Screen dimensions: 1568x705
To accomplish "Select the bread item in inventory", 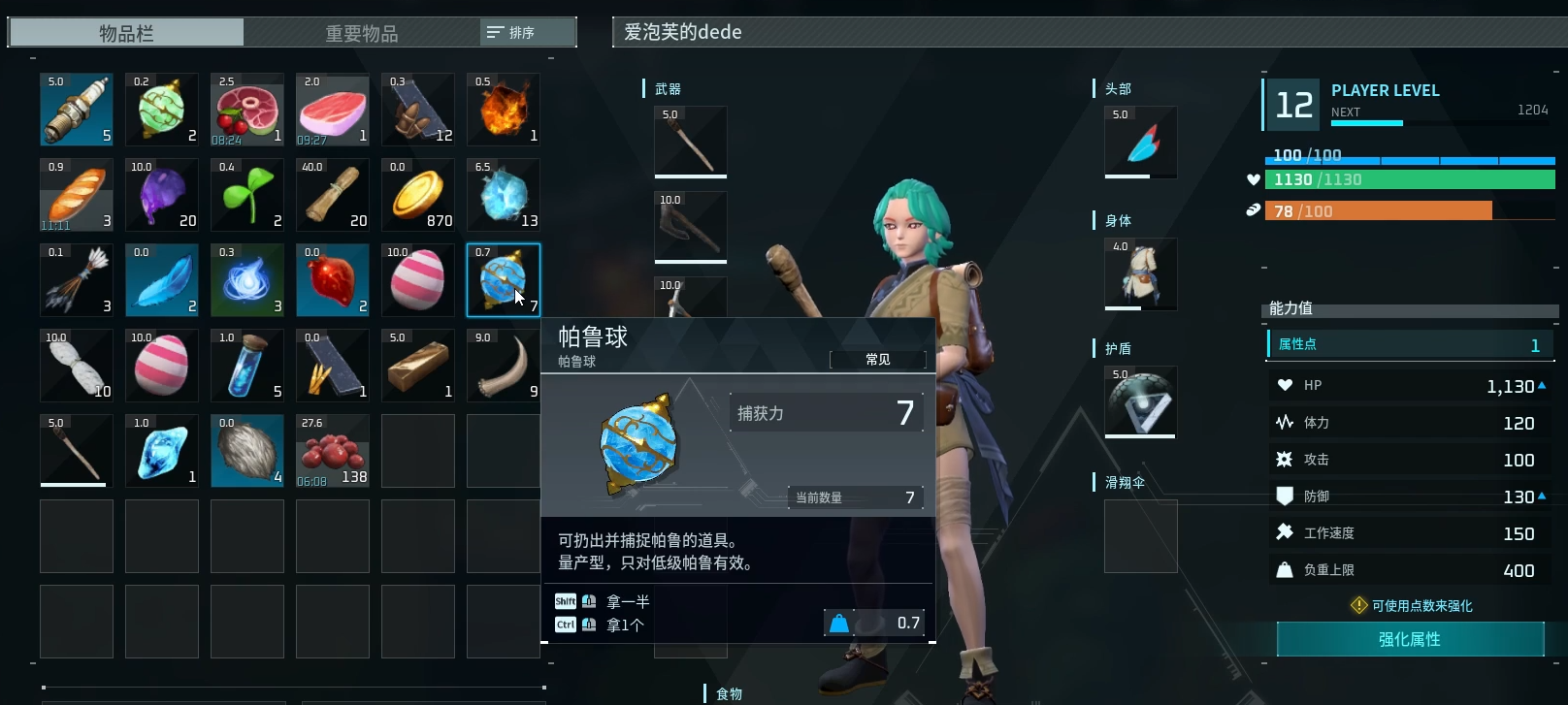I will [x=76, y=194].
